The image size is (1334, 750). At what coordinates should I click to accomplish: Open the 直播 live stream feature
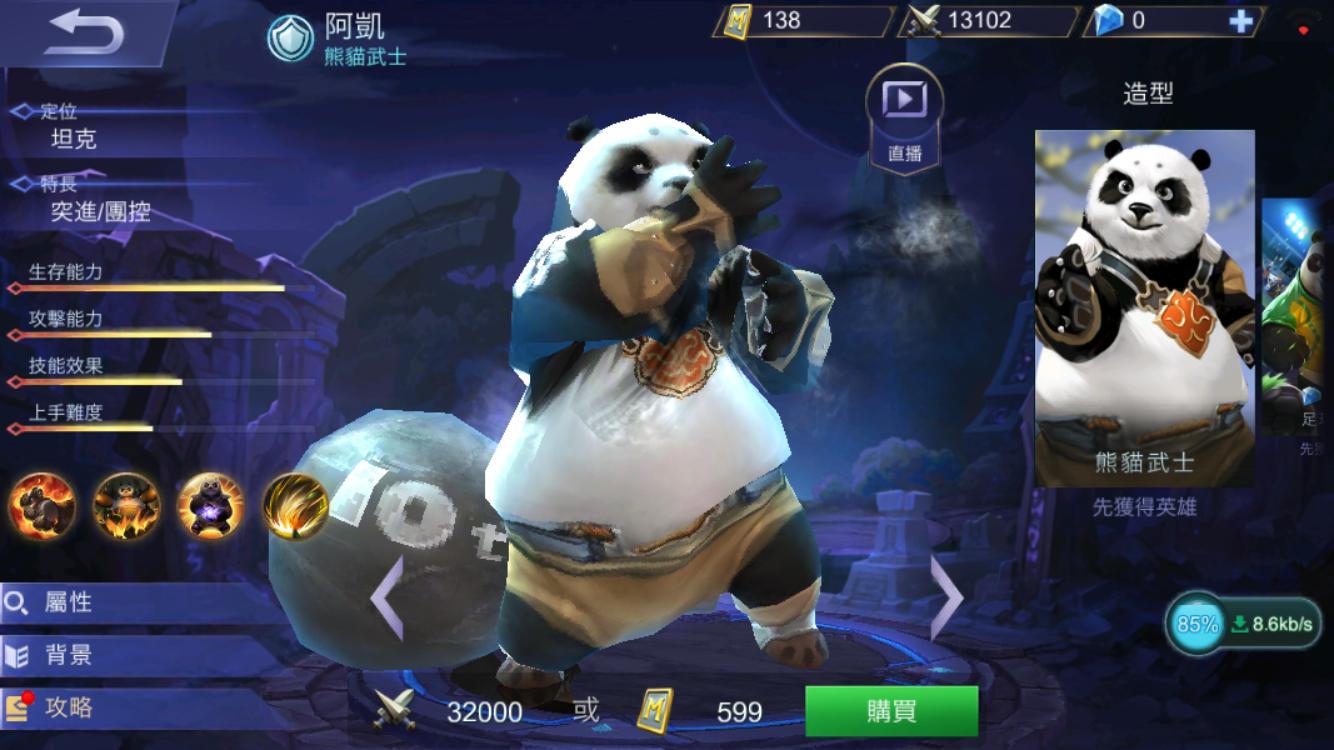(903, 112)
